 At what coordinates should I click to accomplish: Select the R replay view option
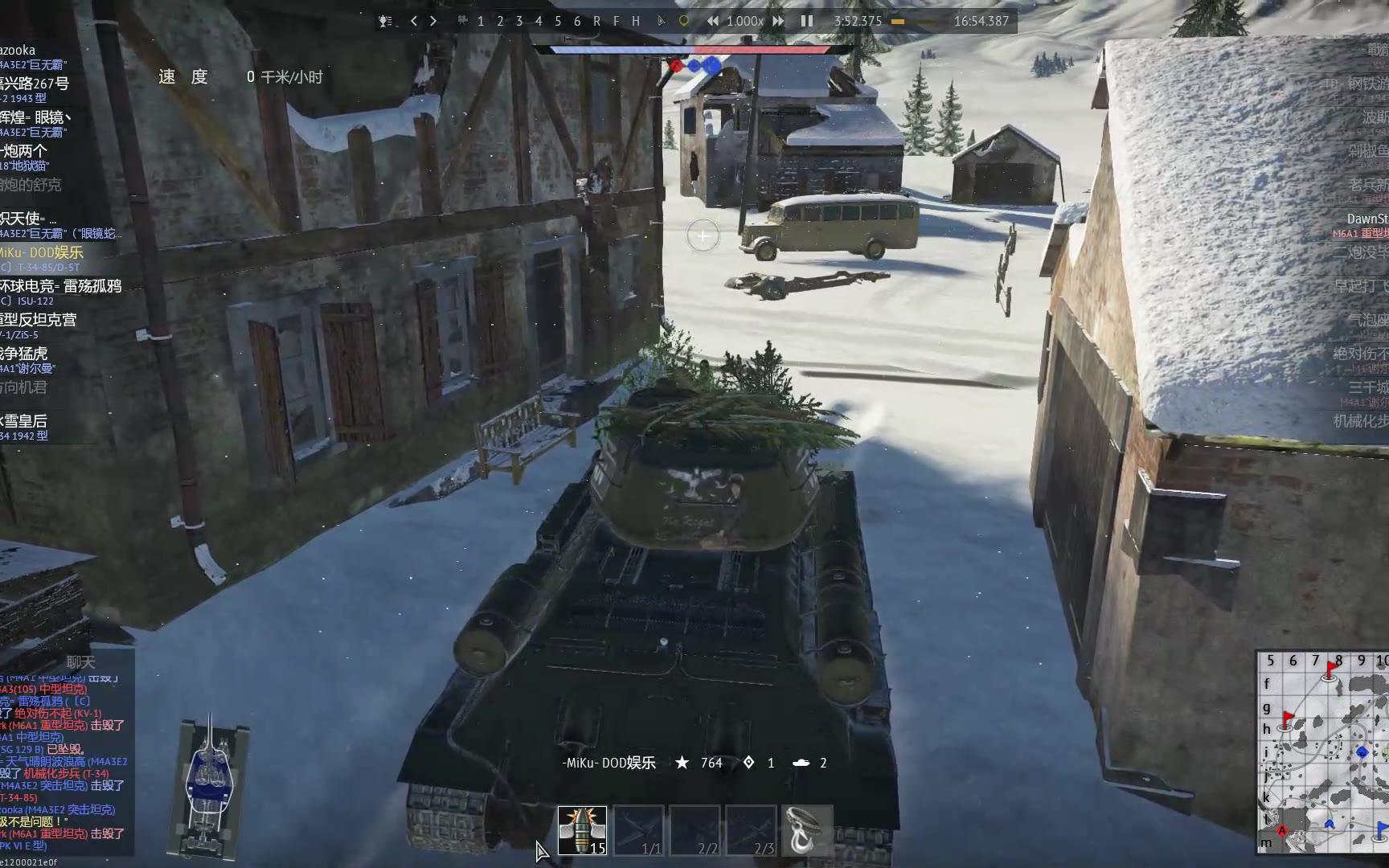pyautogui.click(x=595, y=22)
